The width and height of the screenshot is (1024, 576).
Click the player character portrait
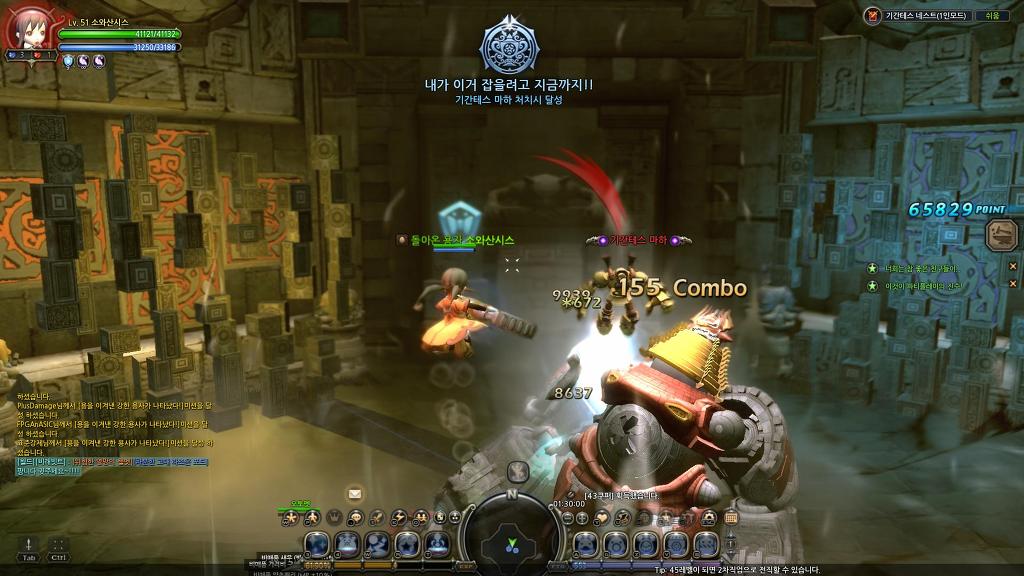28,27
